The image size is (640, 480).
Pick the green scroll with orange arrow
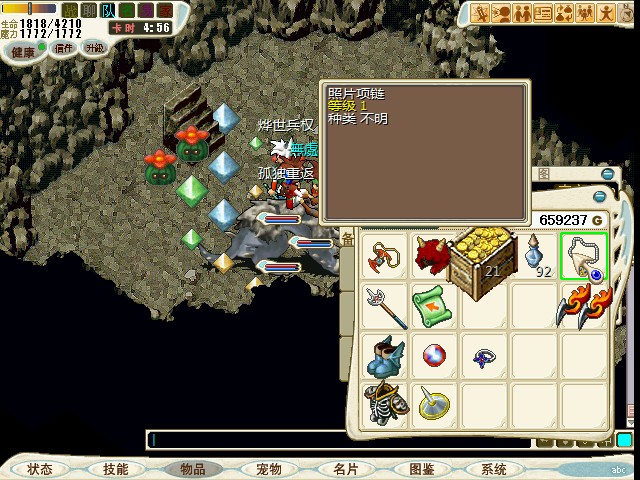[x=434, y=305]
